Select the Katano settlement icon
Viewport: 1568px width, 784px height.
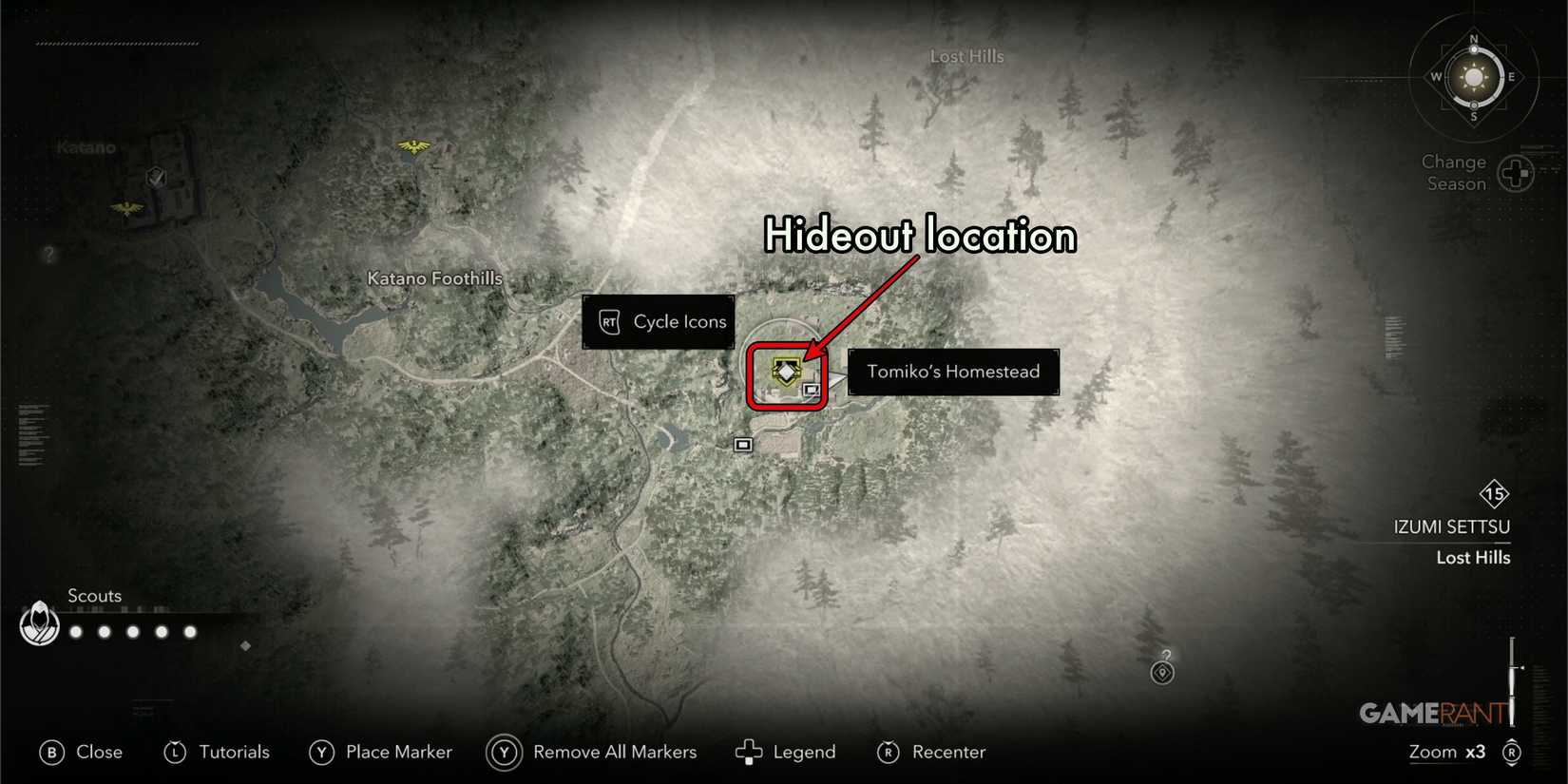pos(155,176)
